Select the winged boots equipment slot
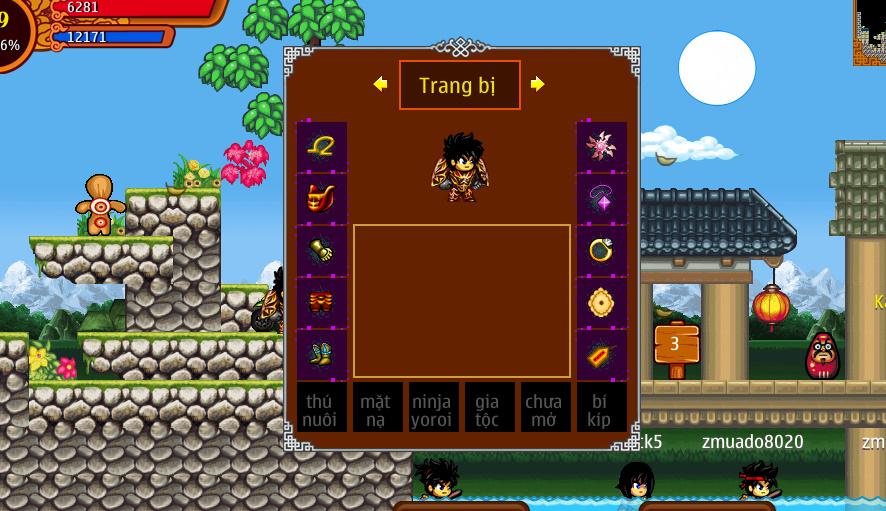Image resolution: width=886 pixels, height=511 pixels. (322, 354)
